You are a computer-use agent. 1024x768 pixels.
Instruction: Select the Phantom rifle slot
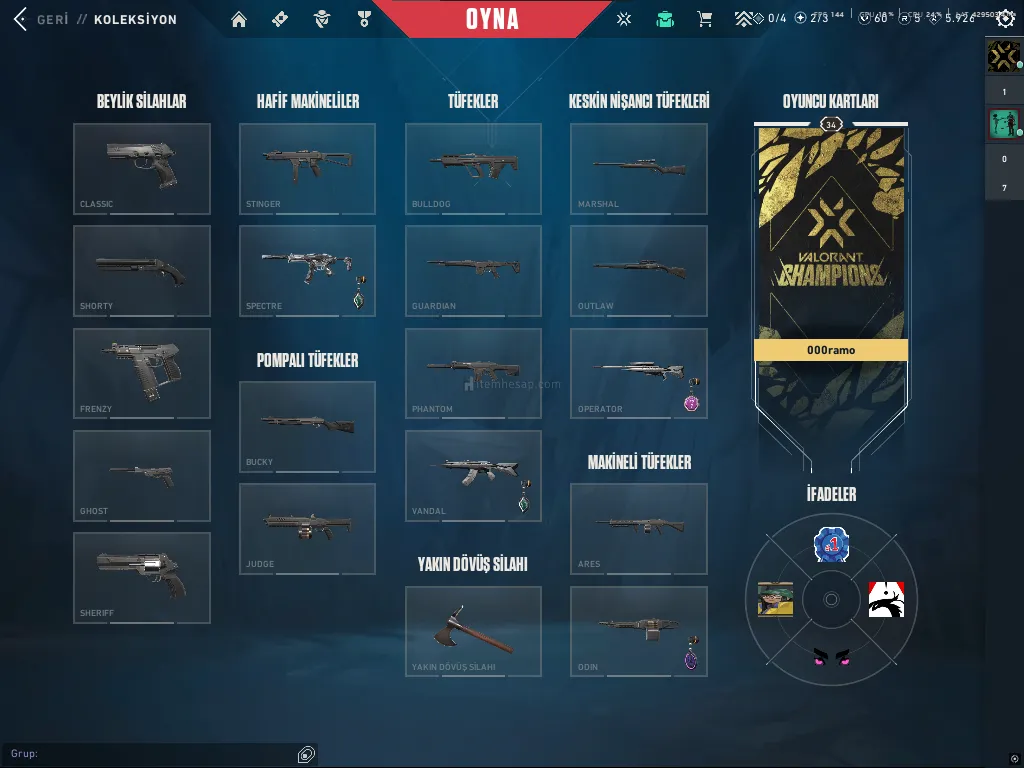point(473,373)
